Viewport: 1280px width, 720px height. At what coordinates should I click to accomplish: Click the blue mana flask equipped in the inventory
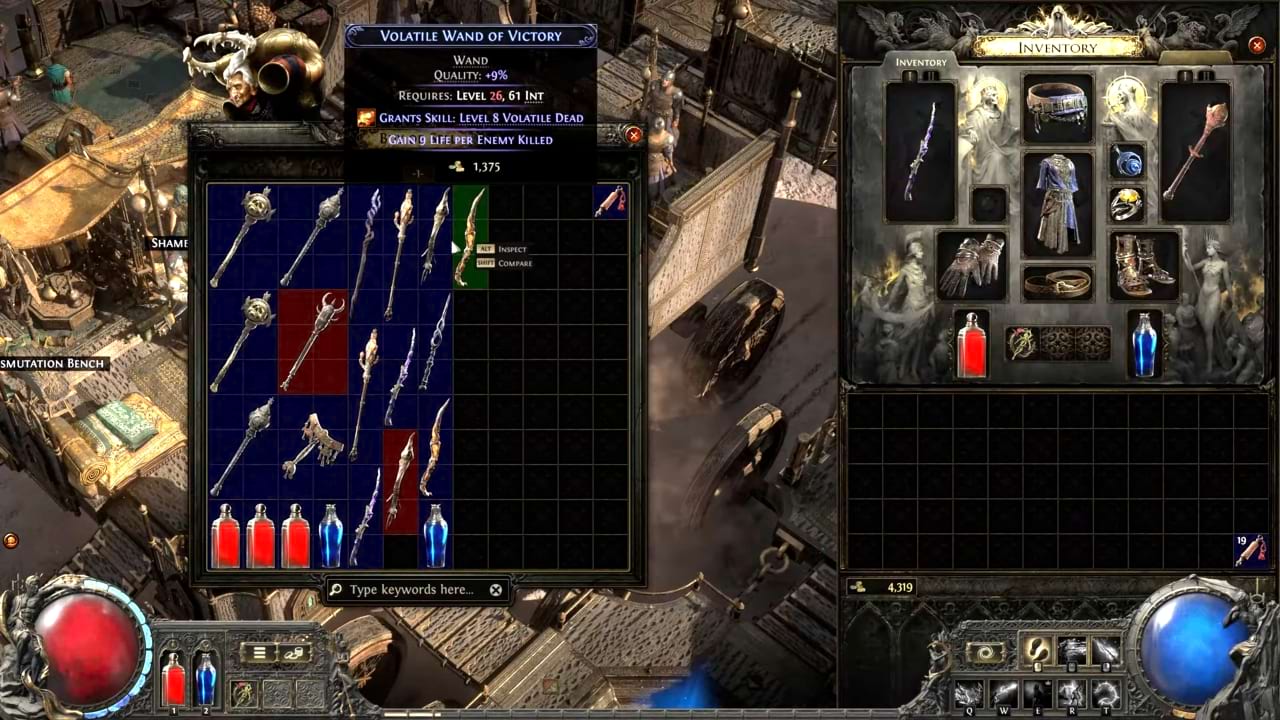(1143, 345)
